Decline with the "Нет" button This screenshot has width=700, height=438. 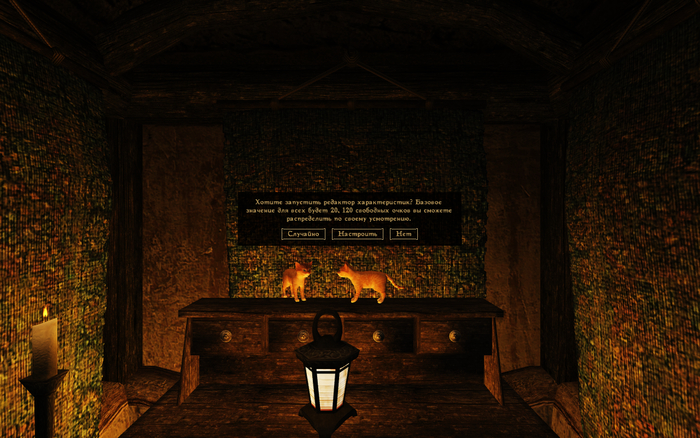pos(403,234)
